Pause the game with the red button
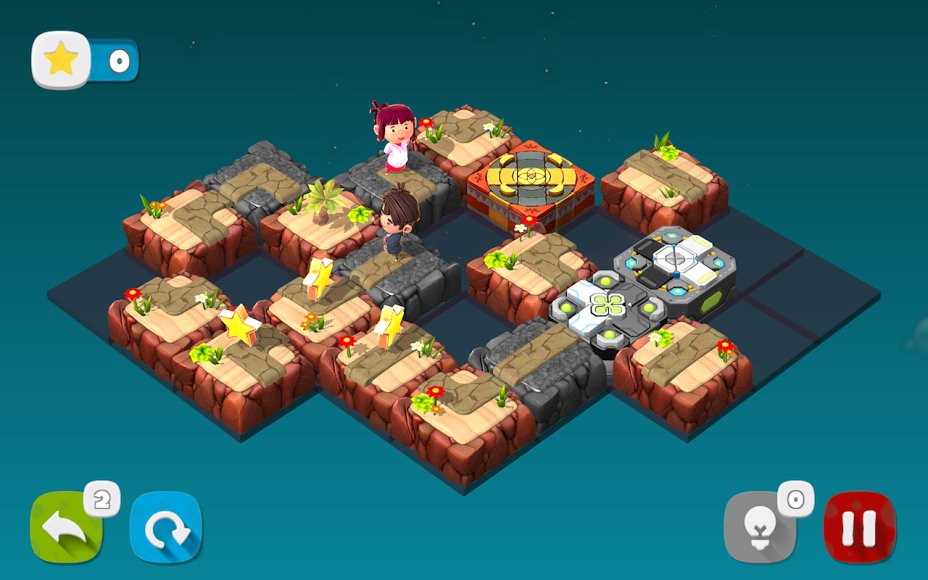The width and height of the screenshot is (928, 580). click(859, 527)
